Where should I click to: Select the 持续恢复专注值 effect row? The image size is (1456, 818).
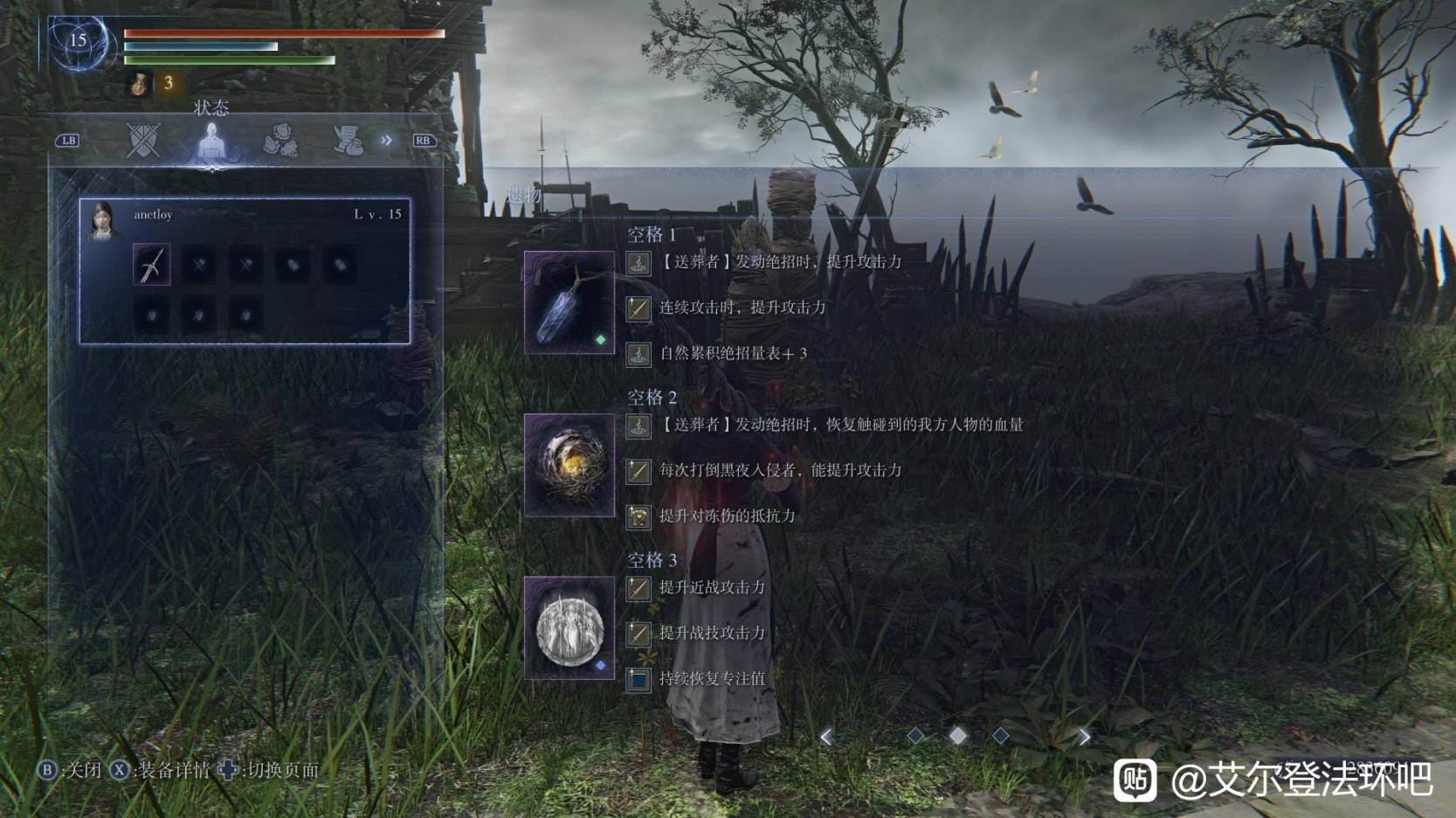click(711, 679)
